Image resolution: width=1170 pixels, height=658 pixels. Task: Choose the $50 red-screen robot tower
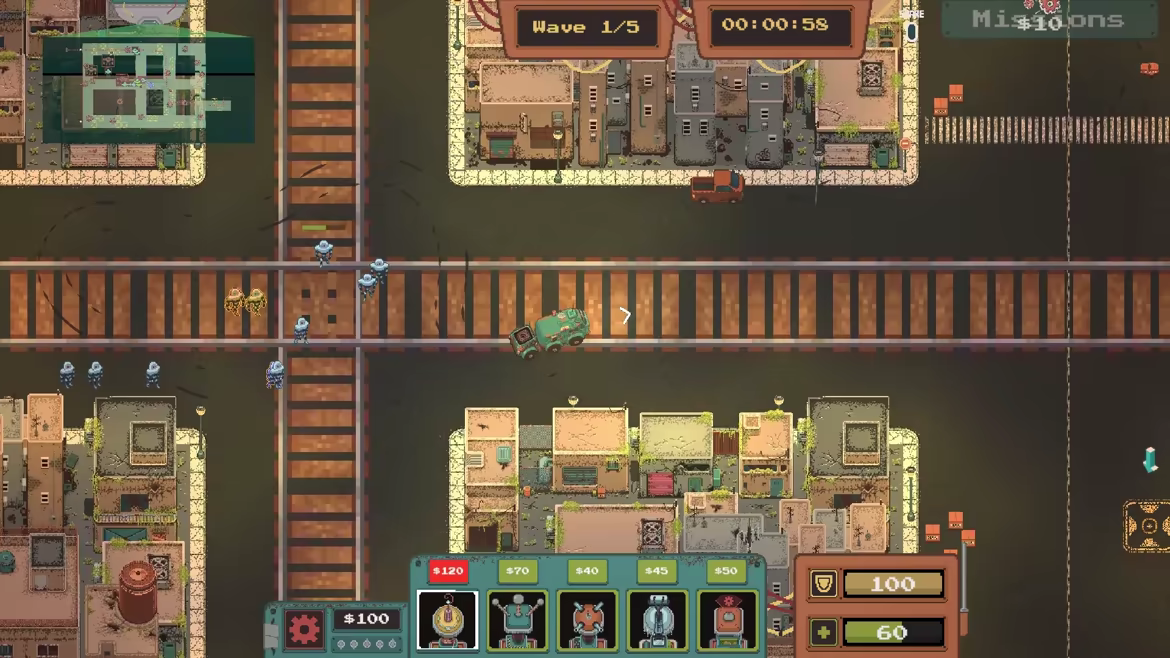tap(727, 620)
